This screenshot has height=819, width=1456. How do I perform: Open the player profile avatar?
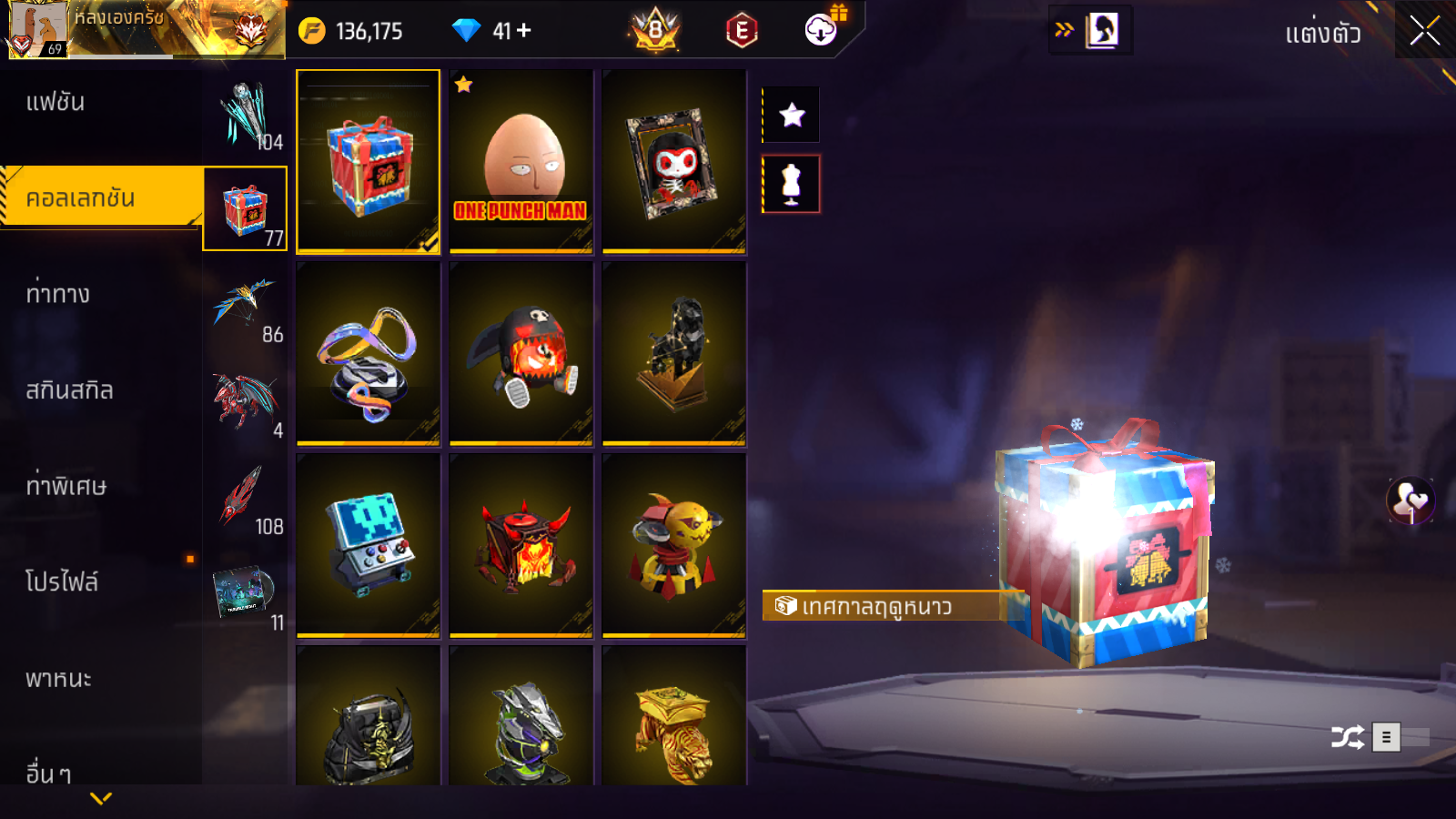pos(37,29)
